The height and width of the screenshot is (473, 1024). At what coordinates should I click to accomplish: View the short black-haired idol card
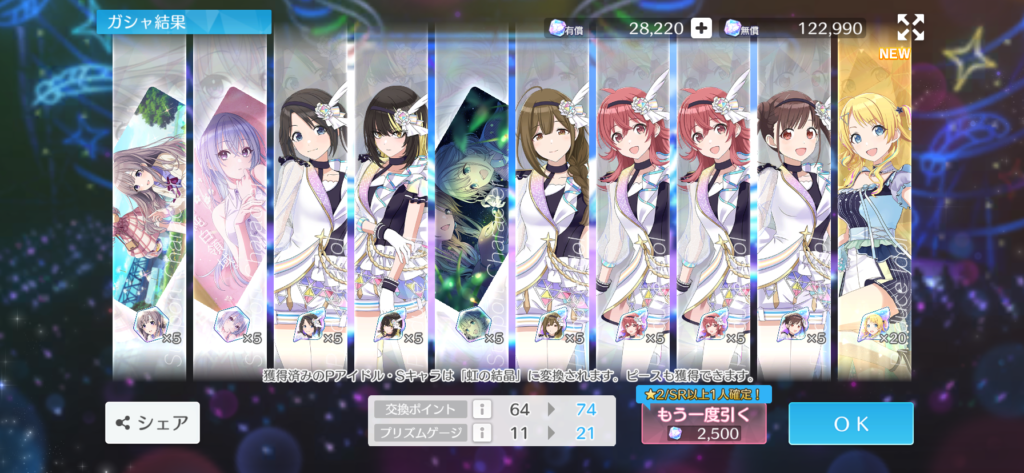[310, 200]
